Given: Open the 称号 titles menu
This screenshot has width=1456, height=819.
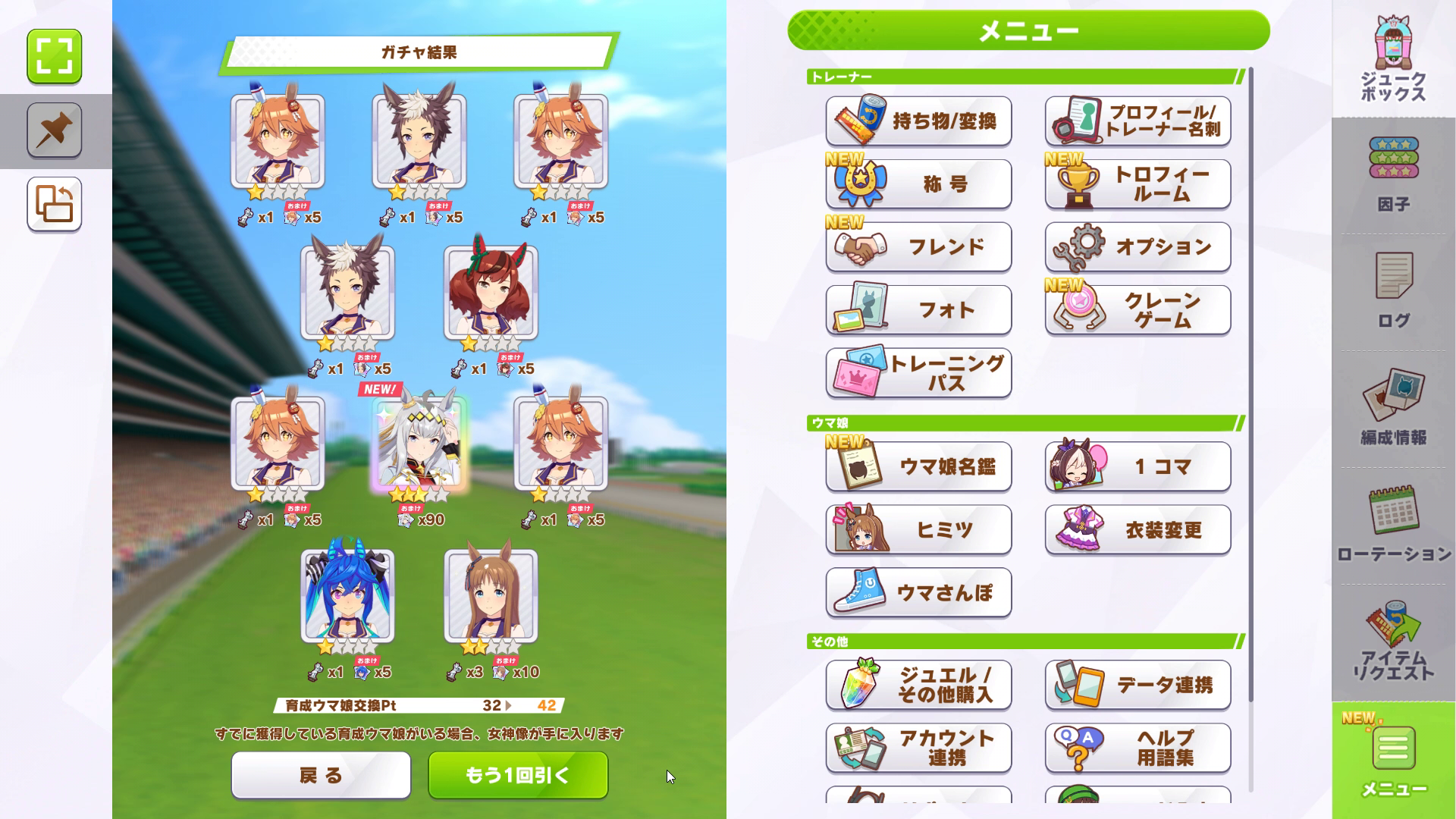Looking at the screenshot, I should 918,184.
